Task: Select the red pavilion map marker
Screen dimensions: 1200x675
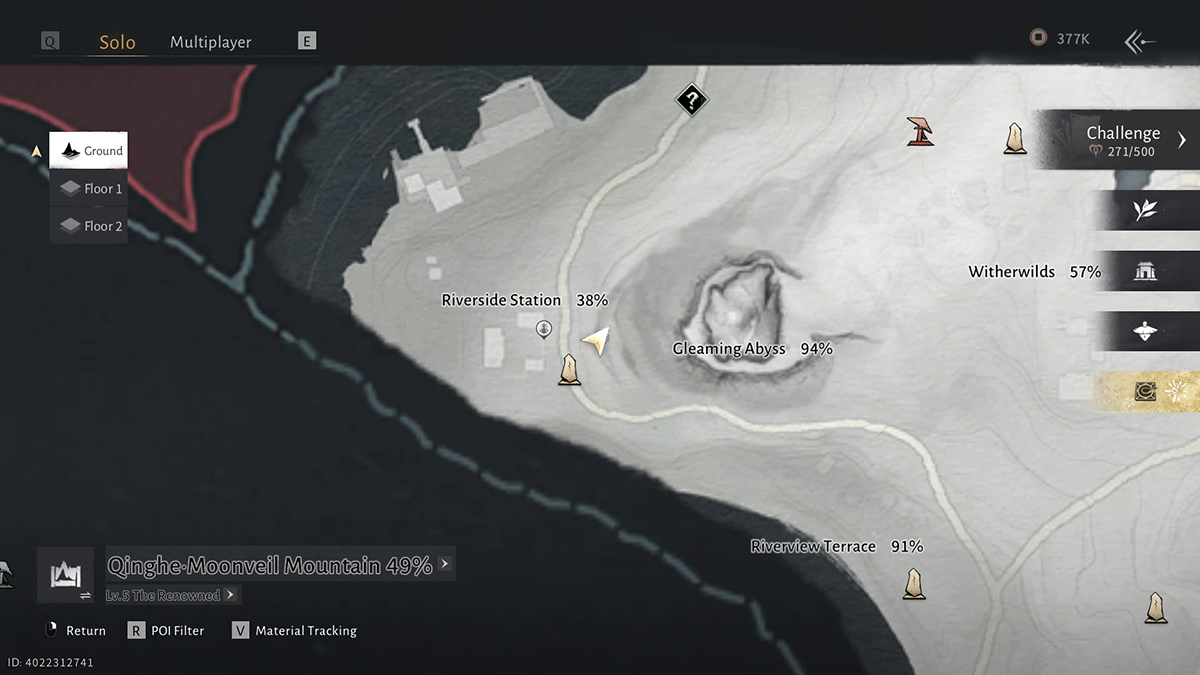Action: 921,131
